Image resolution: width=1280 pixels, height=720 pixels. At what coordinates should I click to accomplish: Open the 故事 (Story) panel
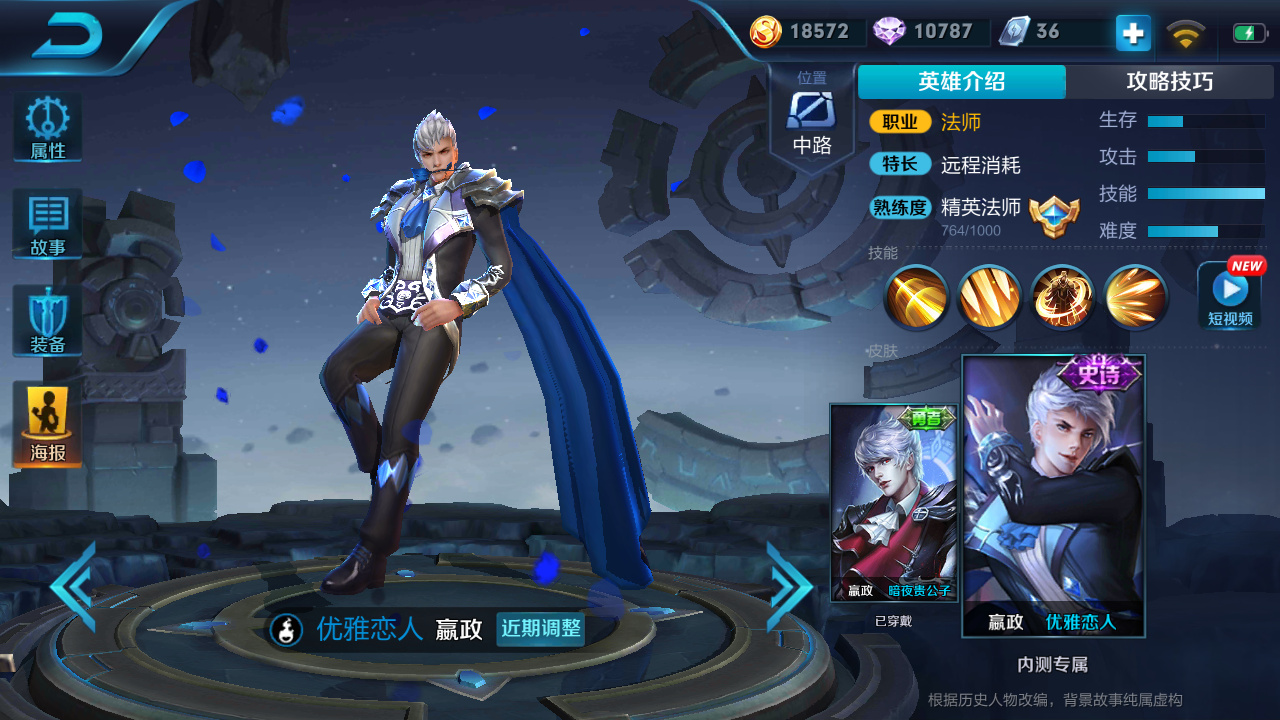[x=46, y=224]
